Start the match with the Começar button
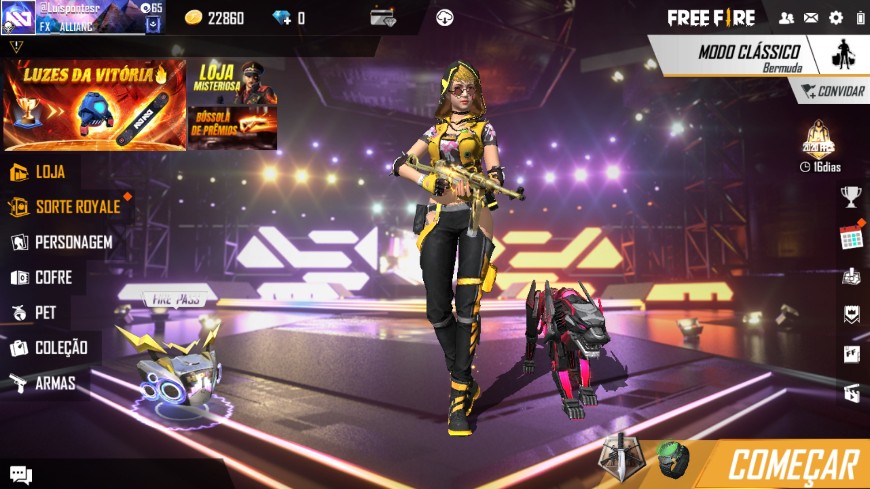 792,465
